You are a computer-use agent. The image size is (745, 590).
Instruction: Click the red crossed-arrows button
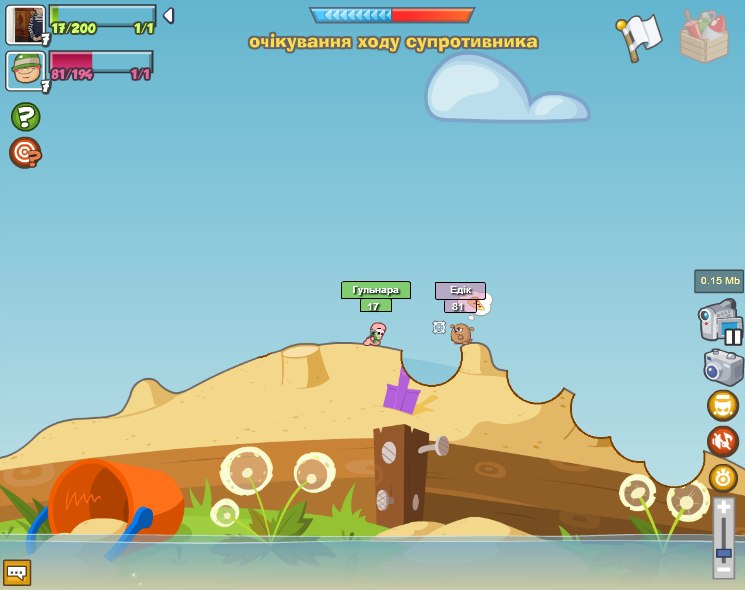pos(723,441)
